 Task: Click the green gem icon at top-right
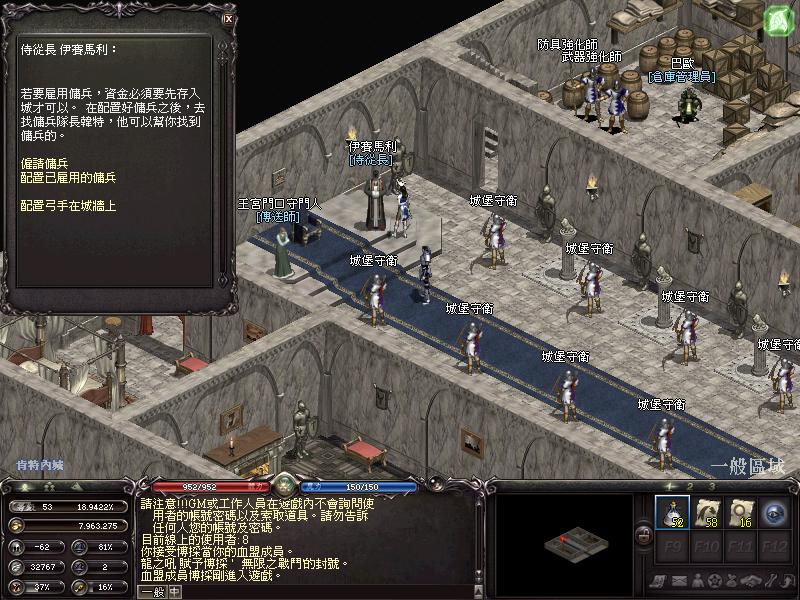pyautogui.click(x=778, y=19)
